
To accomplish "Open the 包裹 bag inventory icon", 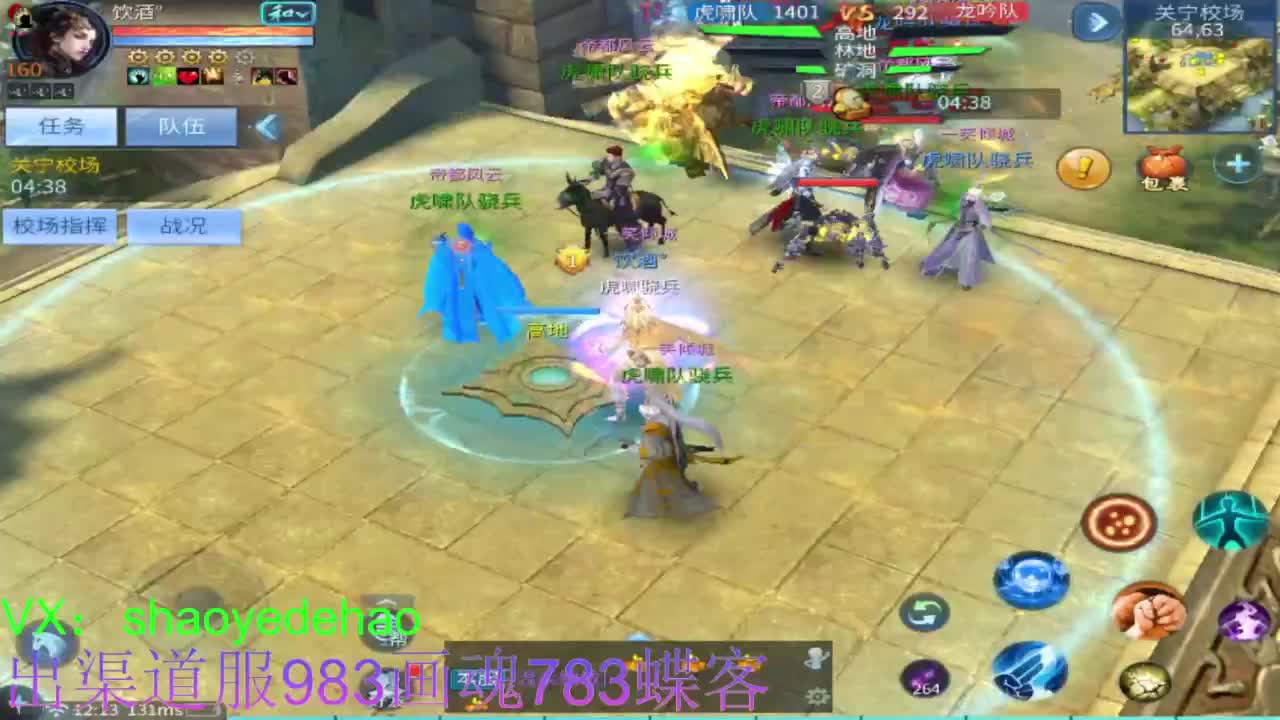I will [x=1160, y=167].
